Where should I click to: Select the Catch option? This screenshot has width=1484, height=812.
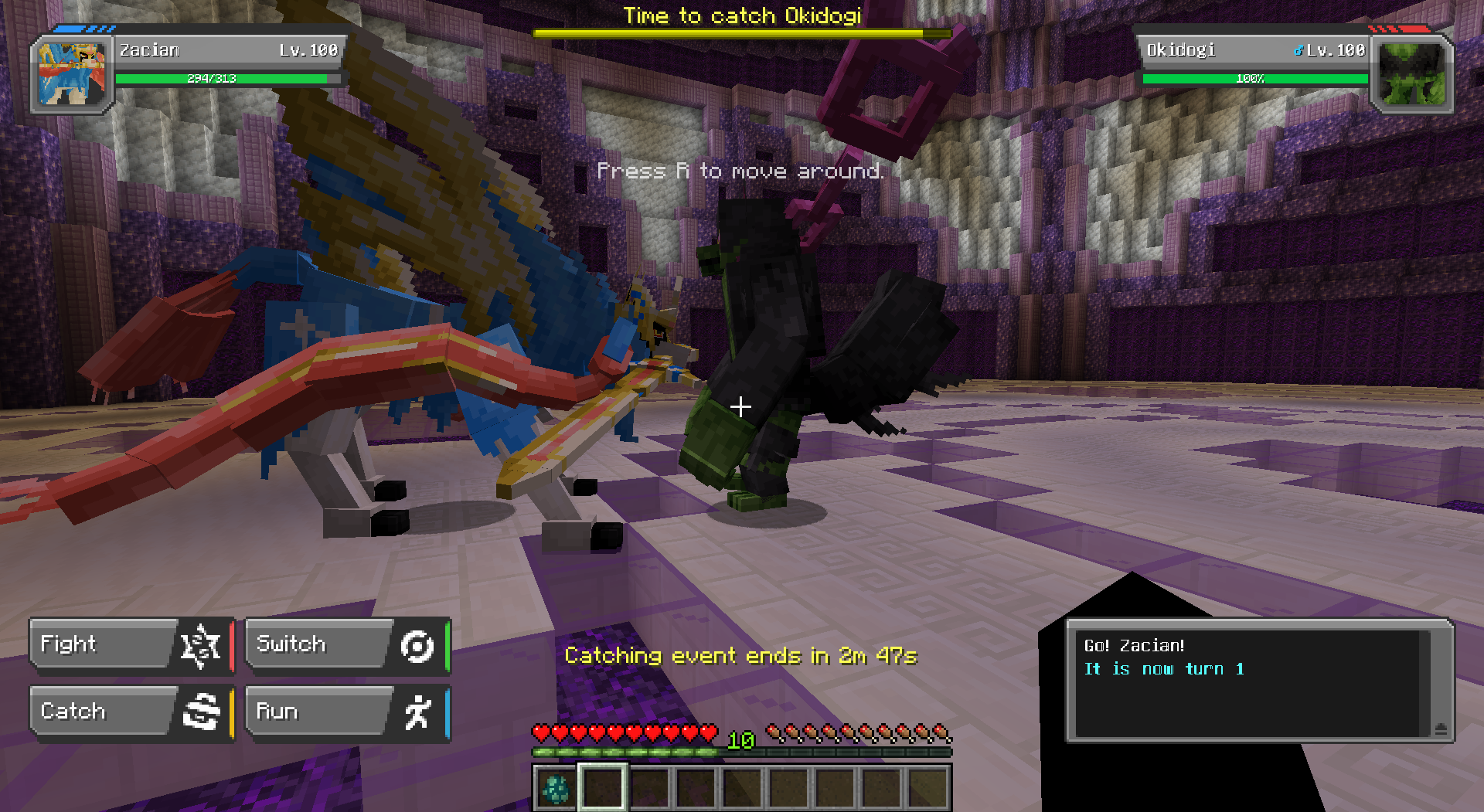coord(130,712)
